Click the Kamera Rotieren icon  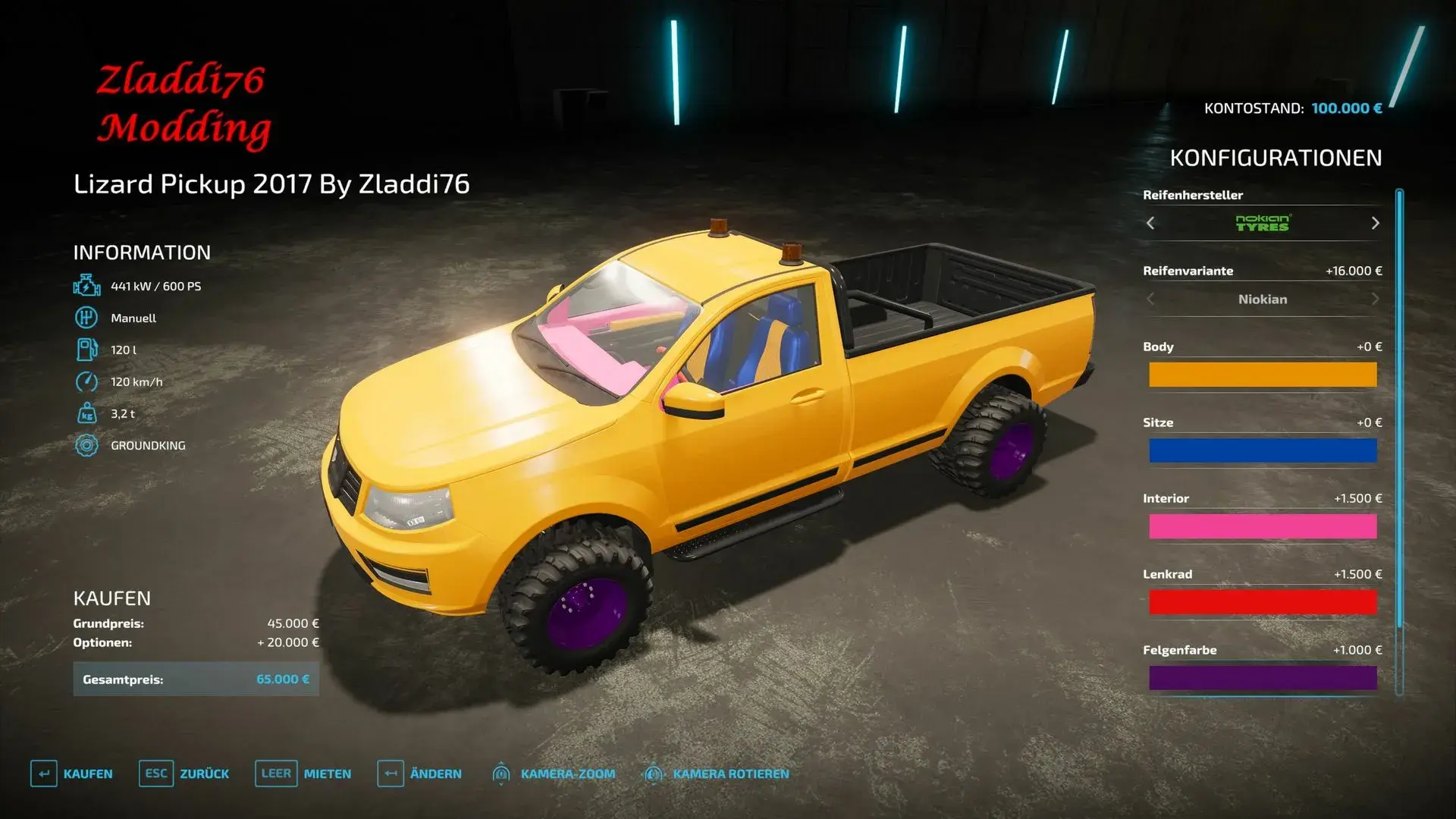click(x=654, y=773)
